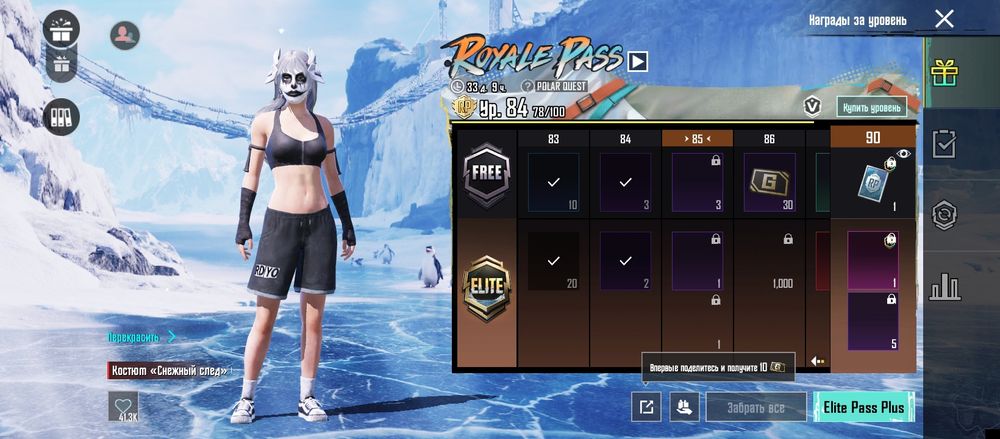Viewport: 1000px width, 439px height.
Task: Click the 'Забрать все' collect all button
Action: coord(757,407)
